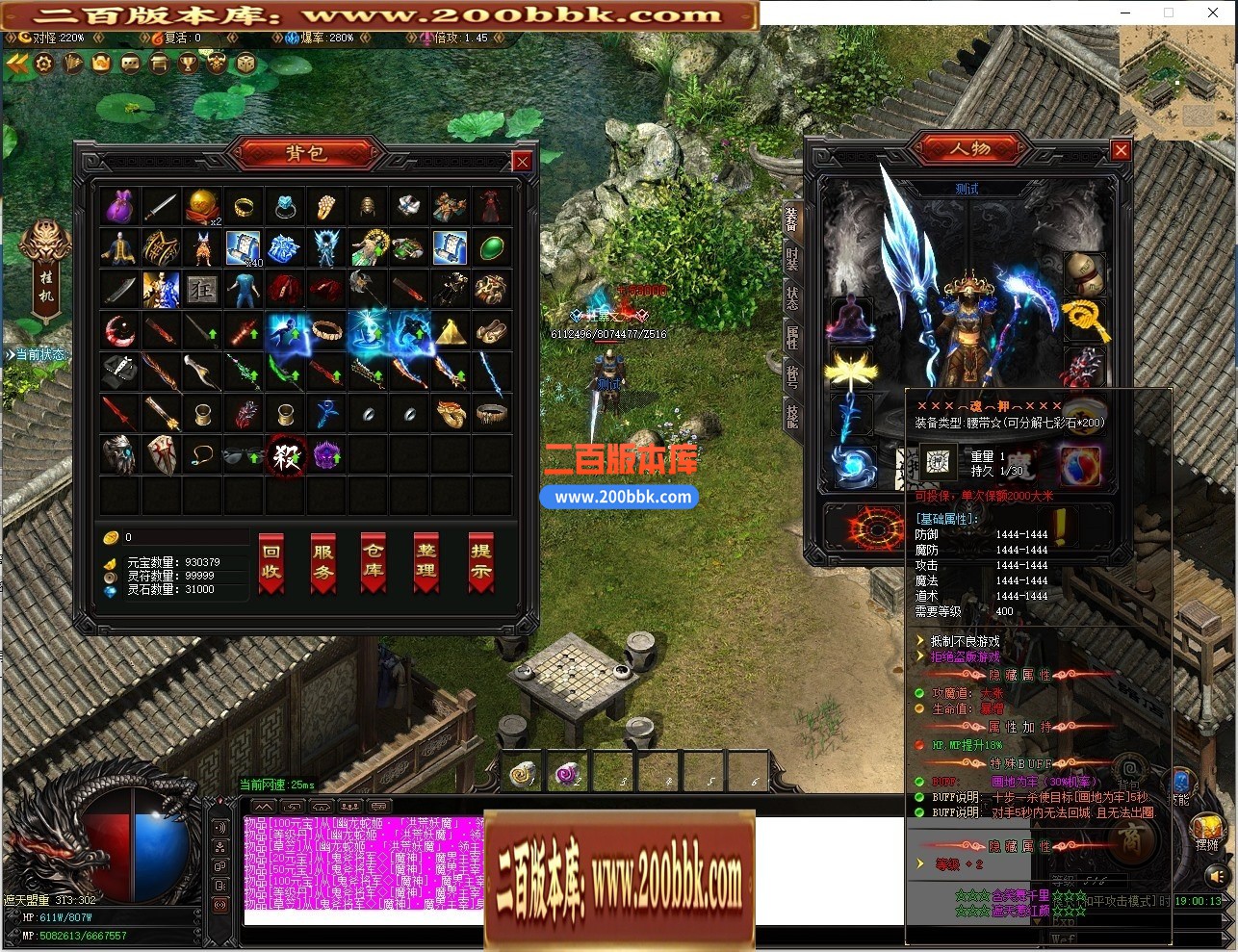This screenshot has height=952, width=1238.
Task: Click the 回收 recycle button
Action: pos(271,562)
